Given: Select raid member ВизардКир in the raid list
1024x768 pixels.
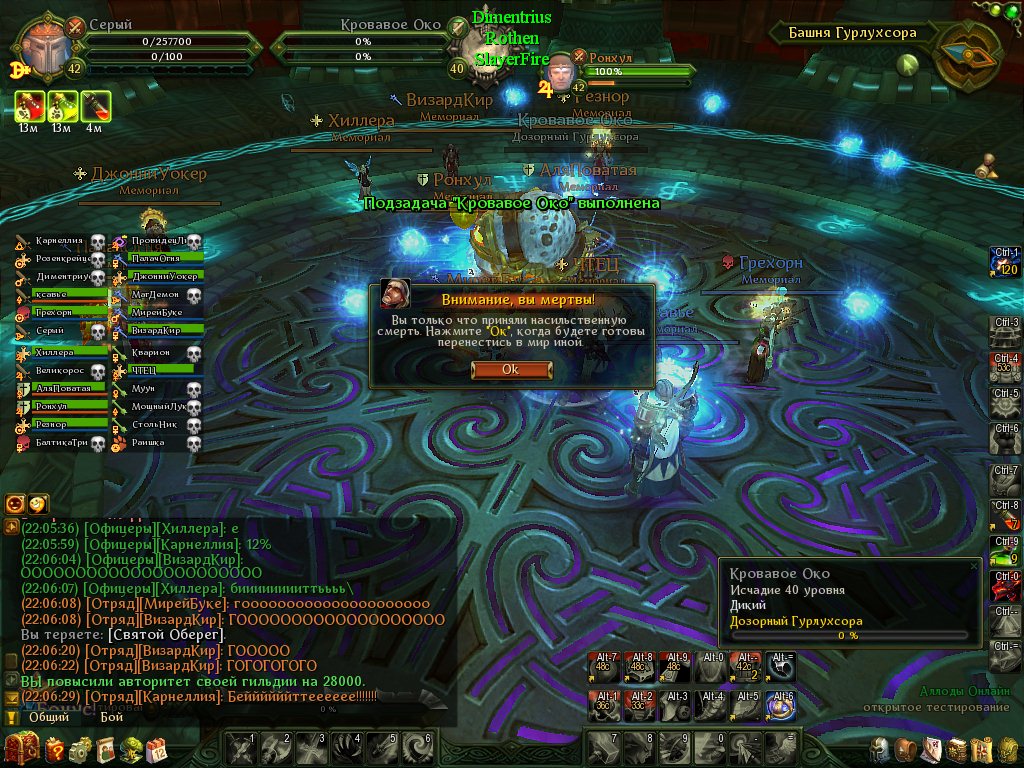Looking at the screenshot, I should click(160, 329).
